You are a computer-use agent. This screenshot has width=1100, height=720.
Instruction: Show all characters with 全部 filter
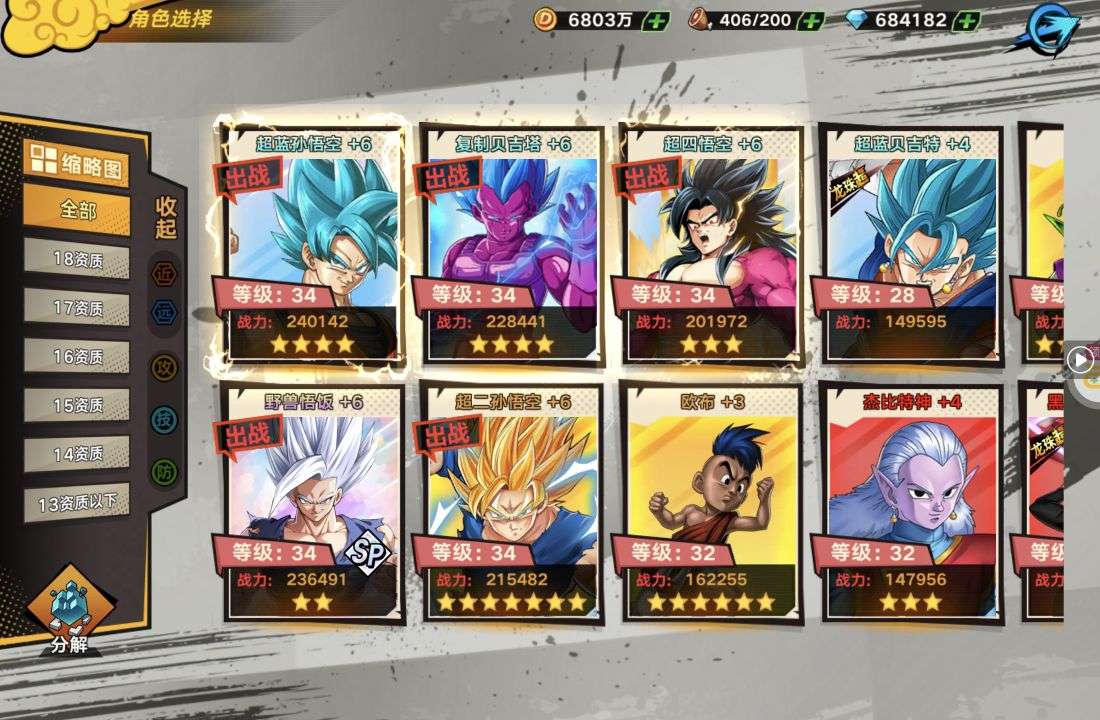pyautogui.click(x=77, y=211)
